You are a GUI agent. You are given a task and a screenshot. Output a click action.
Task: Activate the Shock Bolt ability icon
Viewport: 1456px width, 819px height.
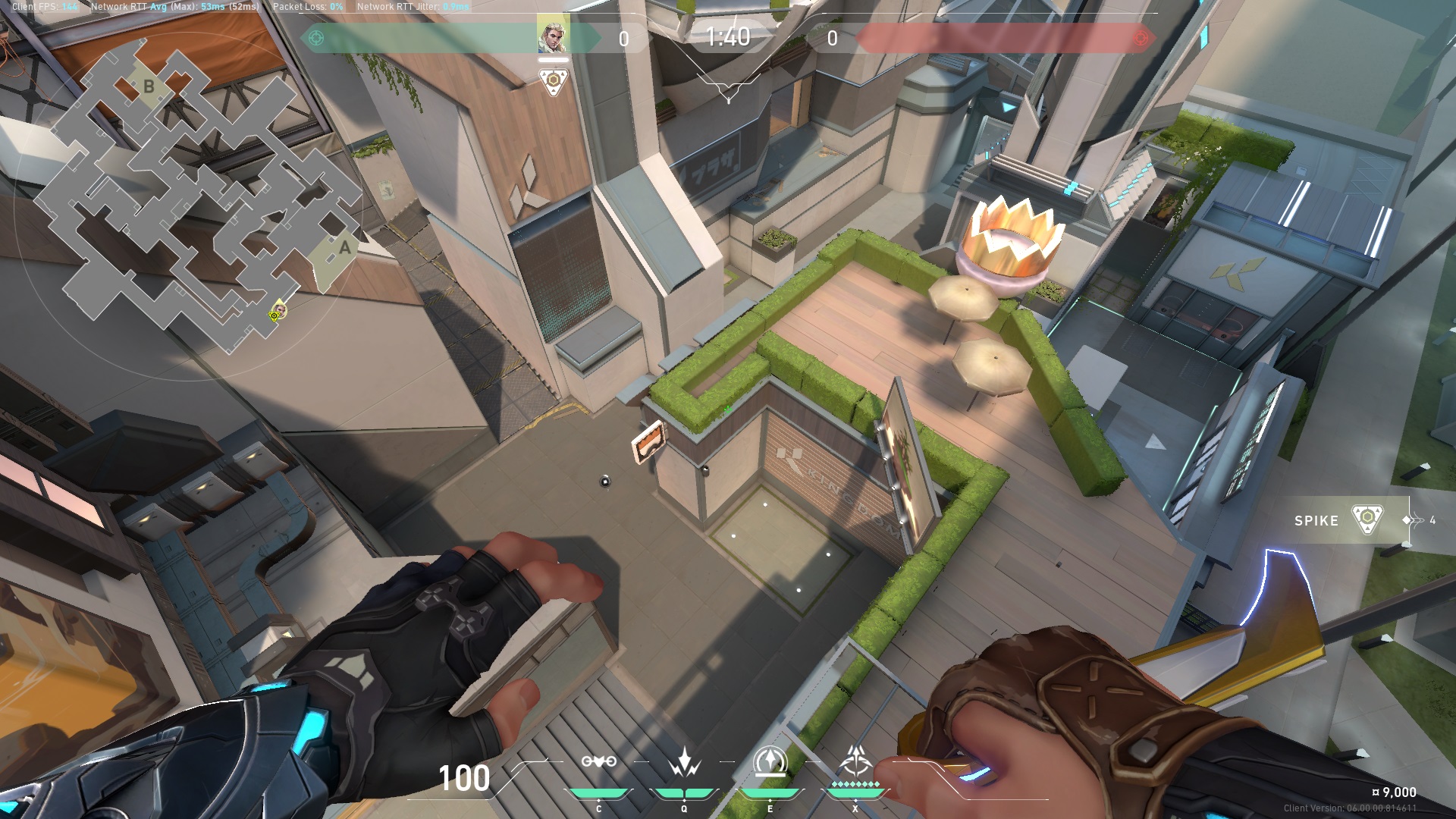point(684,761)
